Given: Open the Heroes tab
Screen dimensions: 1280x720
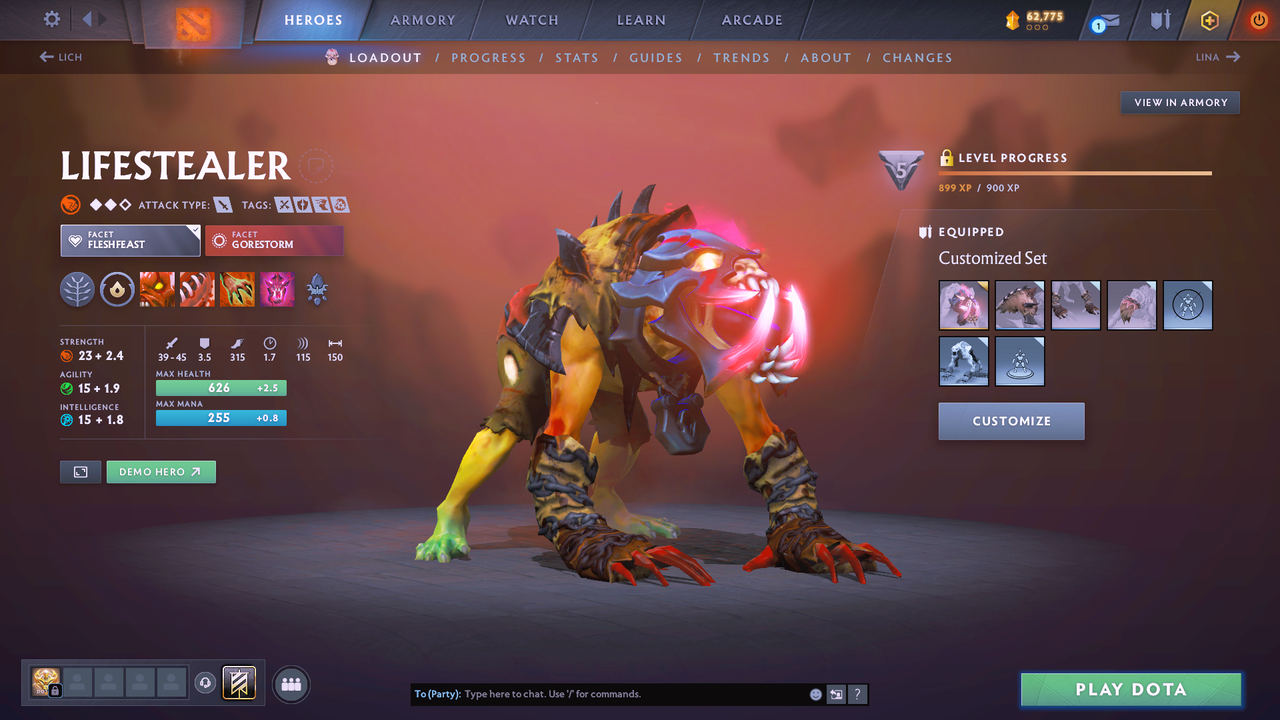Looking at the screenshot, I should point(313,19).
